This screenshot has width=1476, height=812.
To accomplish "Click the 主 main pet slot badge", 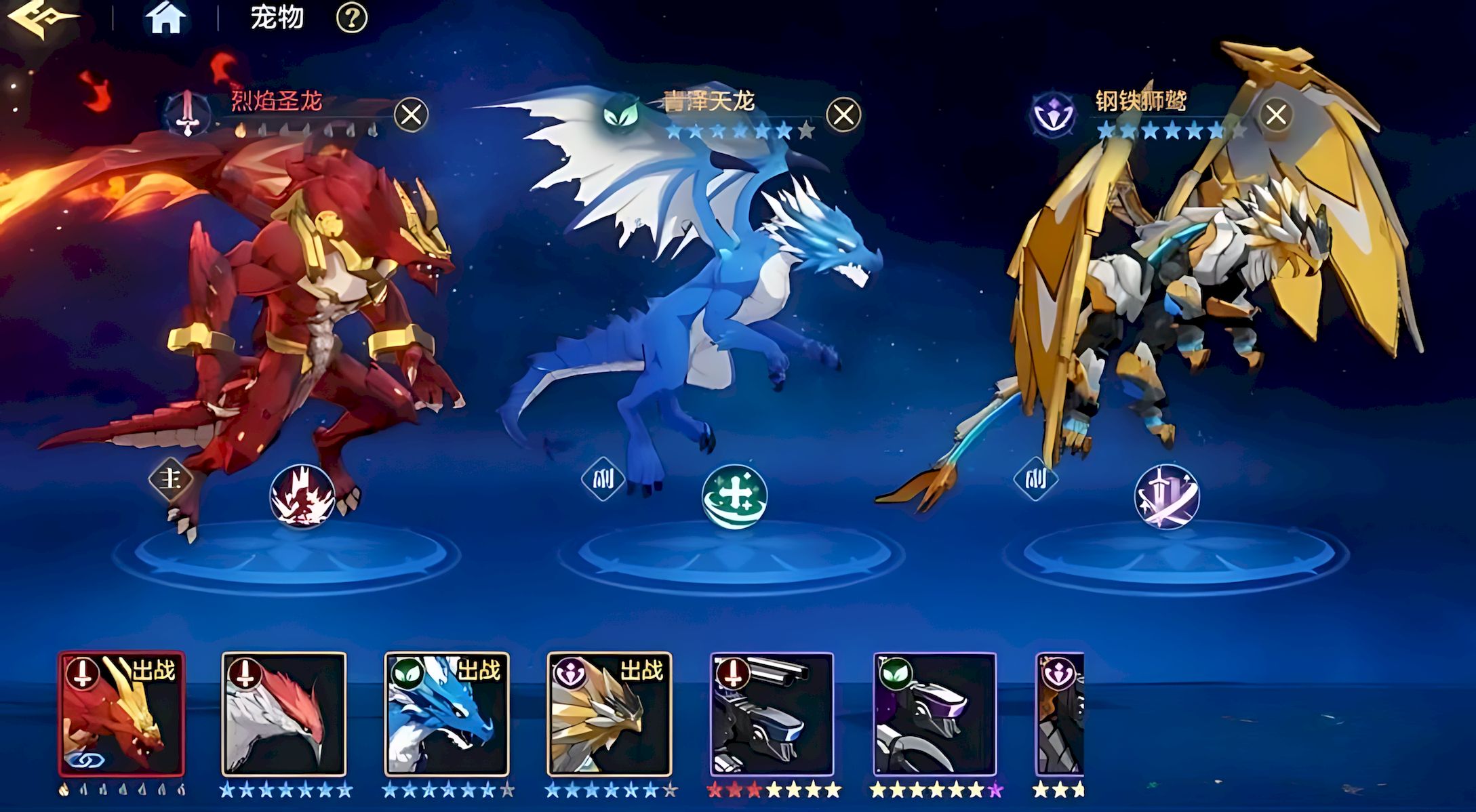I will pyautogui.click(x=170, y=479).
